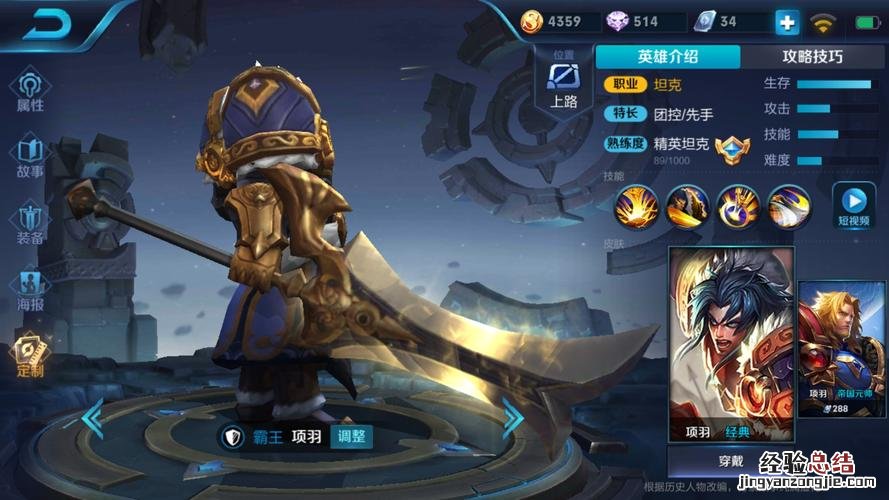Select the 定制 customization section
This screenshot has height=500, width=889.
pyautogui.click(x=30, y=355)
